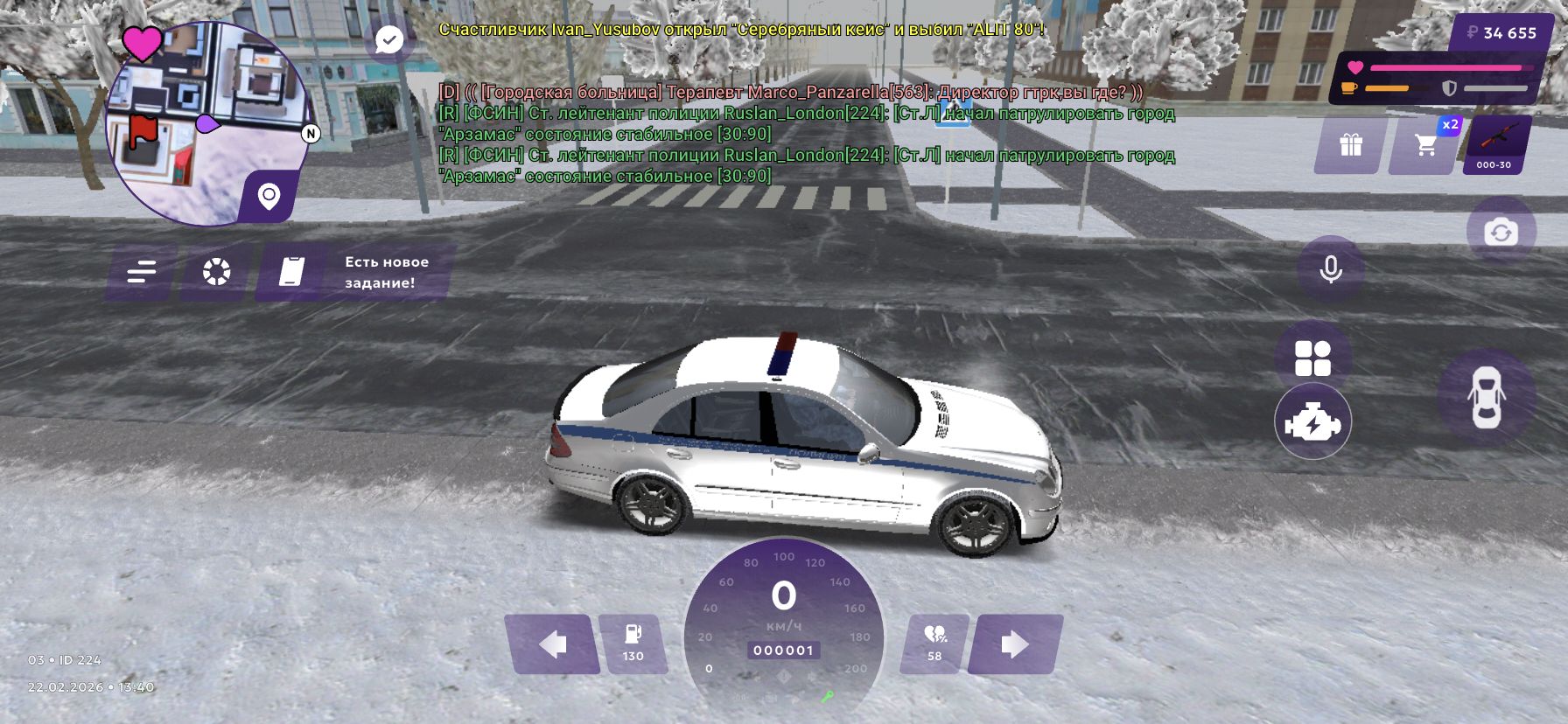Toggle the microphone voice chat

(x=1330, y=269)
